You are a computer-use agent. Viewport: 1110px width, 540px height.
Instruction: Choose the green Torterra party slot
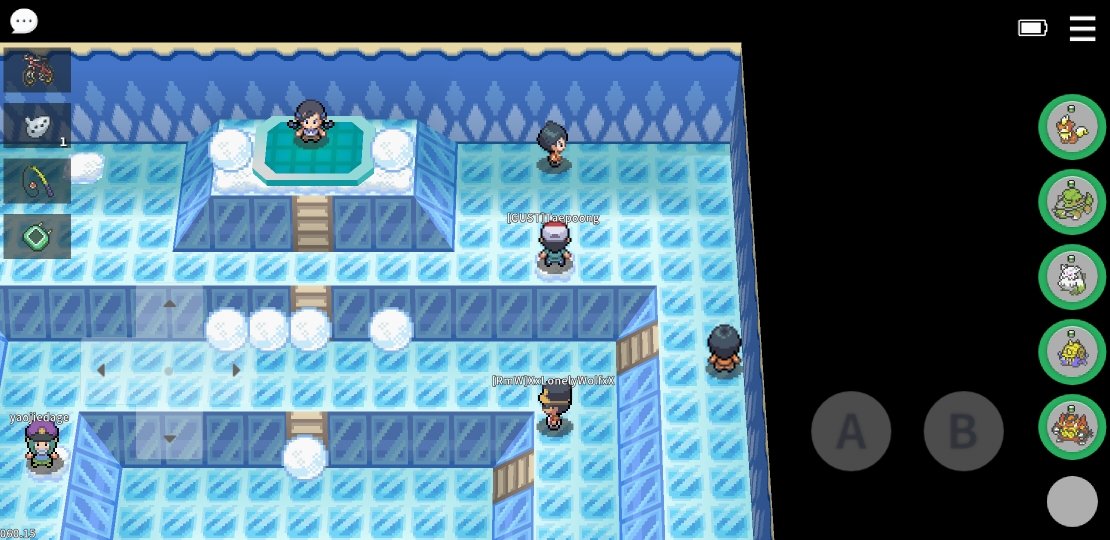(x=1071, y=202)
